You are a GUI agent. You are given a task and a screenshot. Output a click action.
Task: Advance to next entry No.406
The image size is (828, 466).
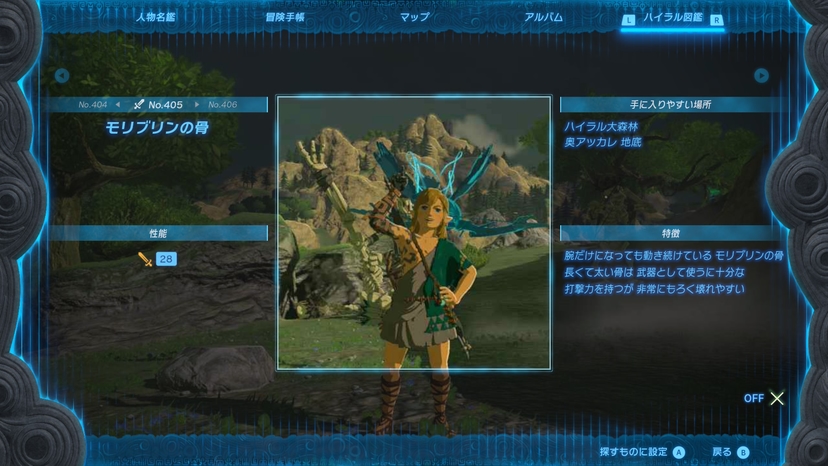click(x=218, y=104)
